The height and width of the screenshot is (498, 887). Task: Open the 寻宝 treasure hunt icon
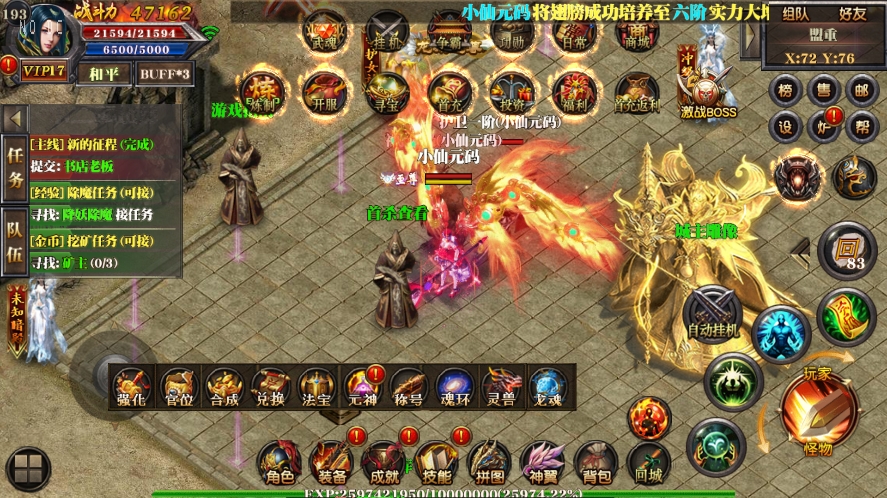(386, 92)
